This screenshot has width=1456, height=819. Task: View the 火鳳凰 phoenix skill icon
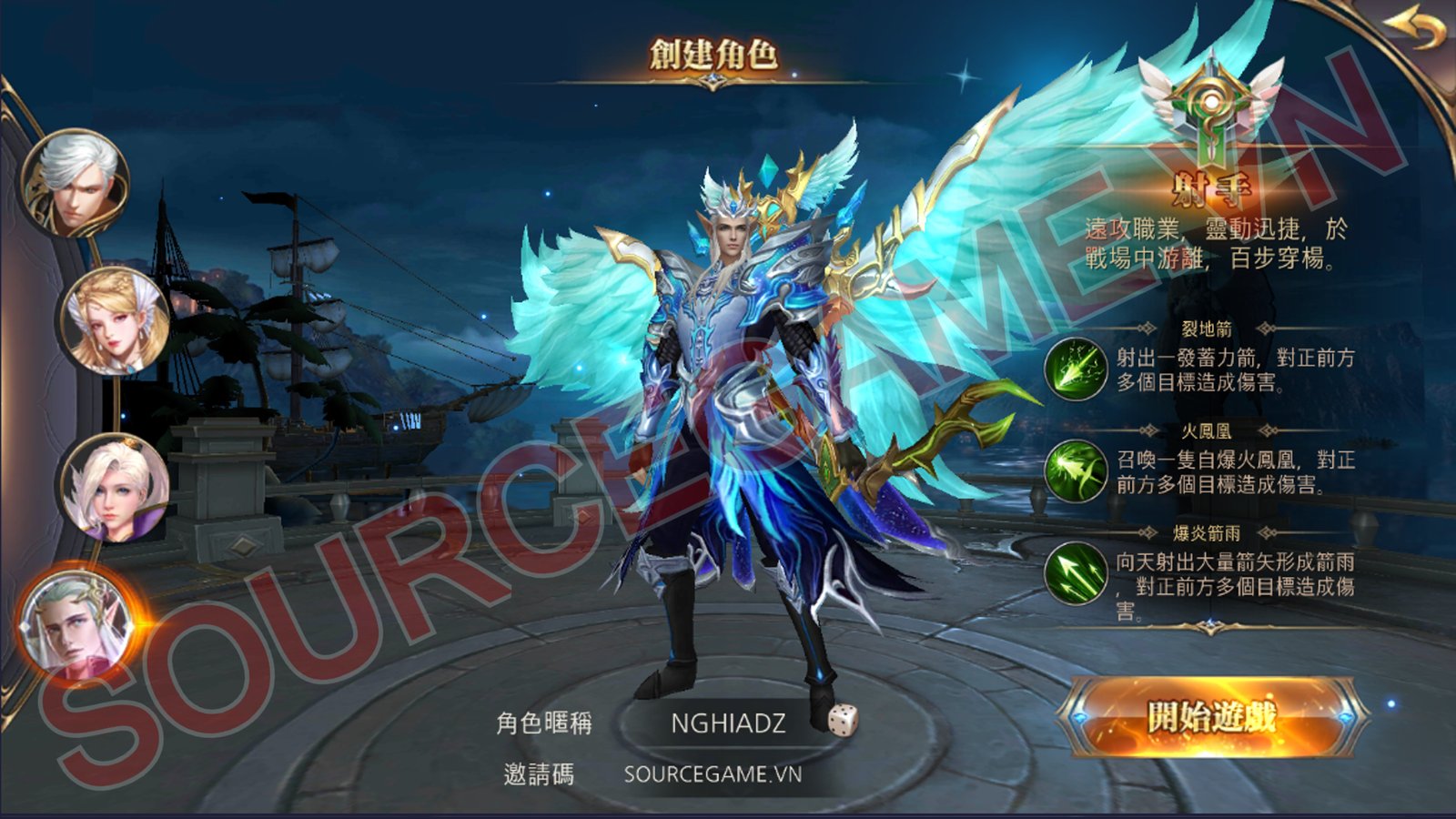coord(1075,470)
